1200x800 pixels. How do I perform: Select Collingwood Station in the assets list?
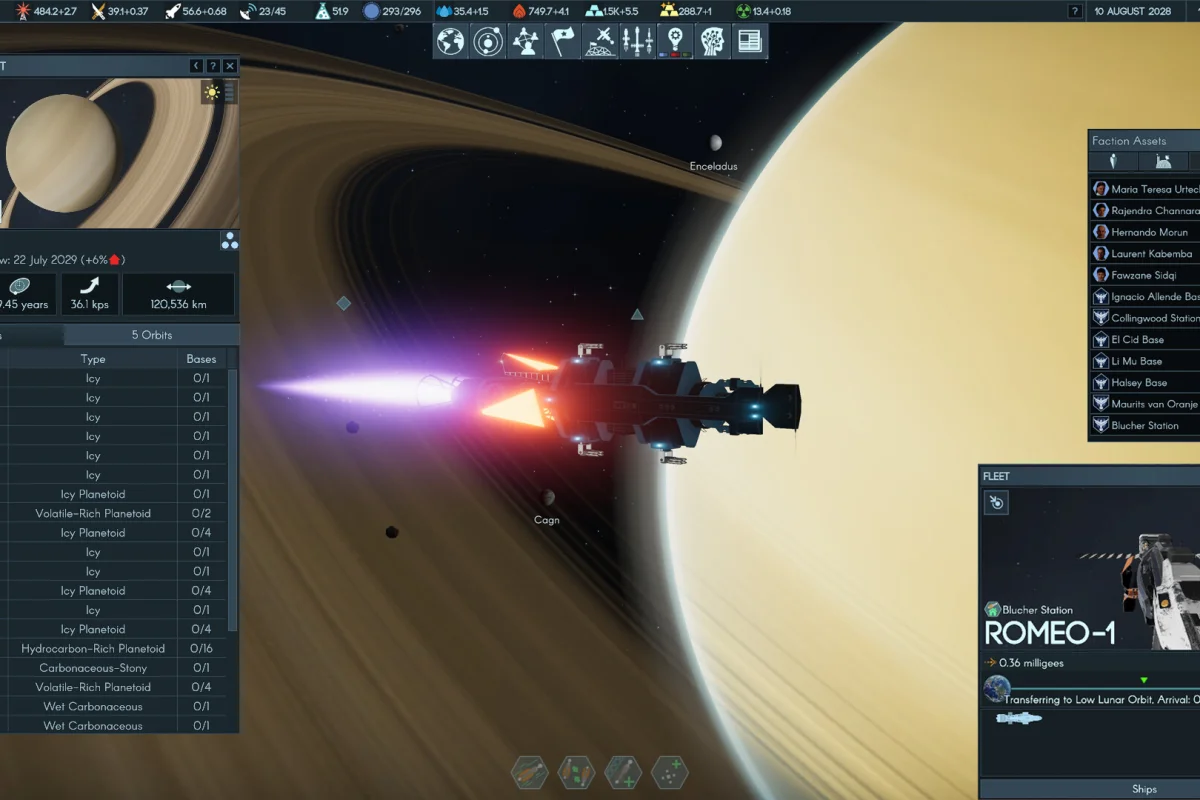[x=1154, y=318]
